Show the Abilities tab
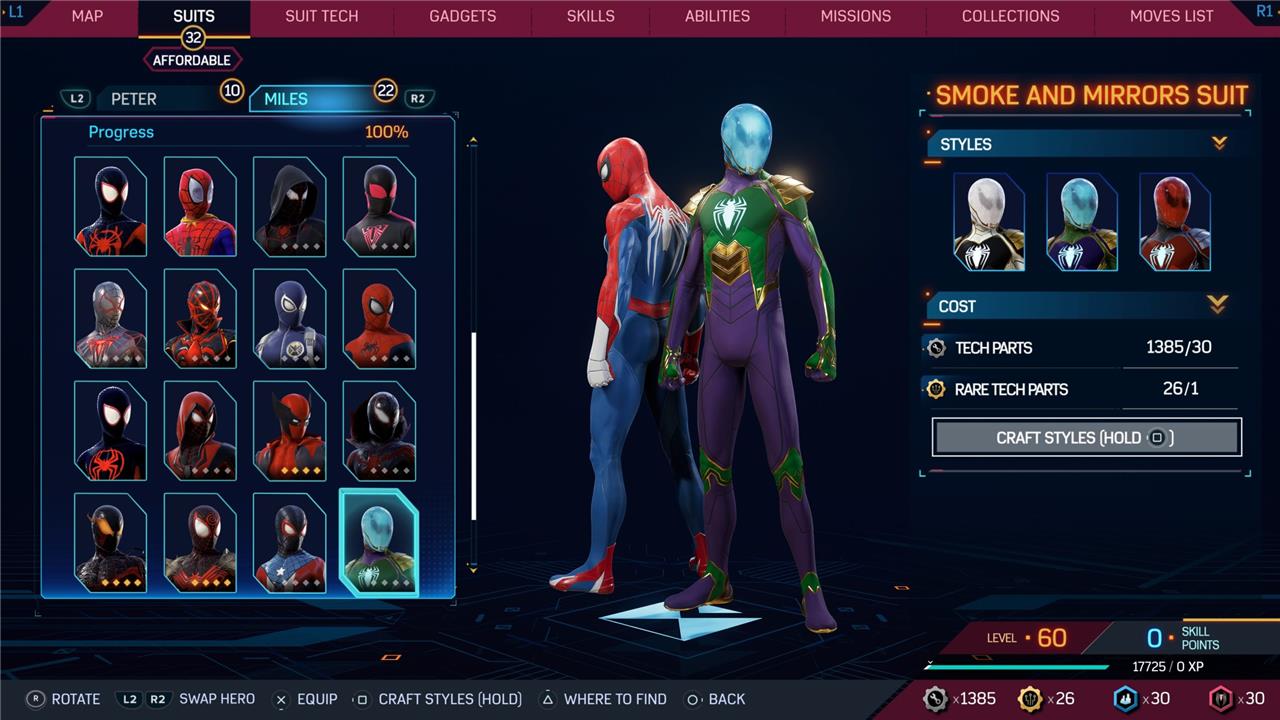The image size is (1280, 720). point(717,16)
